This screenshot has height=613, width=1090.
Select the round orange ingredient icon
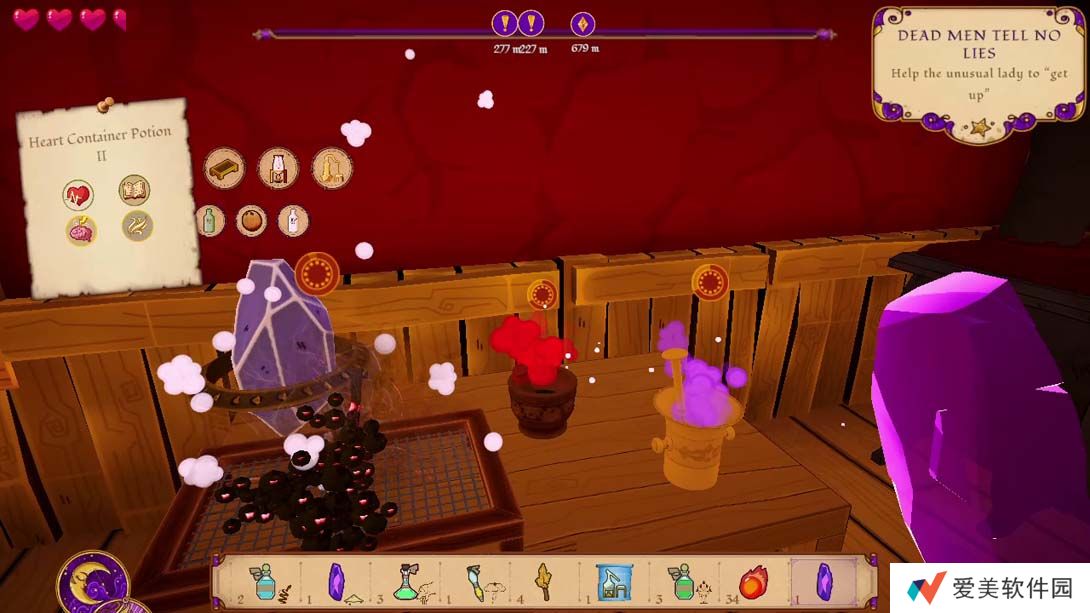coord(251,220)
